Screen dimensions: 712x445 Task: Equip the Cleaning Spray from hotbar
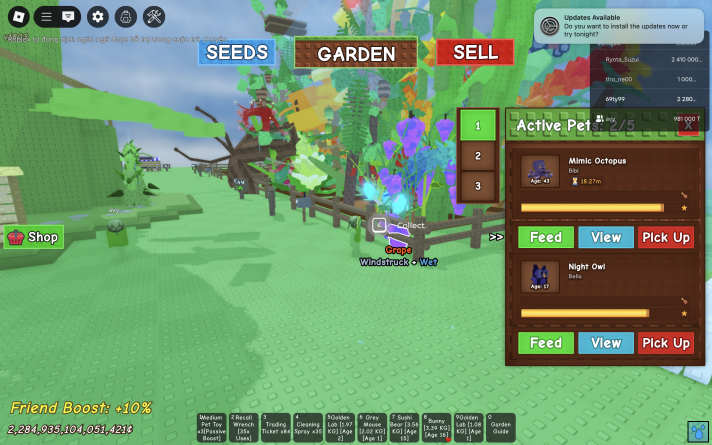307,426
